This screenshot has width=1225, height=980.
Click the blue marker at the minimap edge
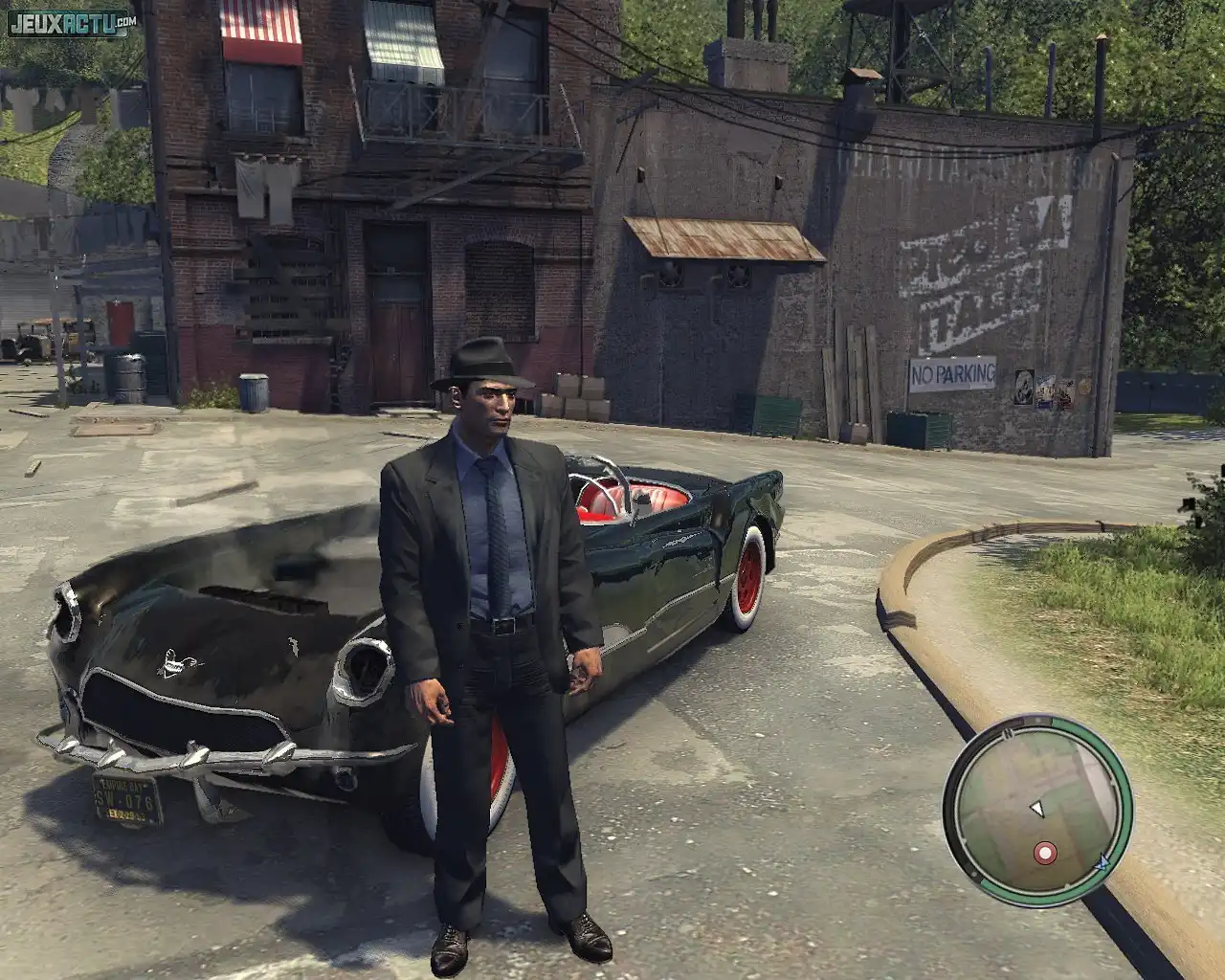(1100, 861)
